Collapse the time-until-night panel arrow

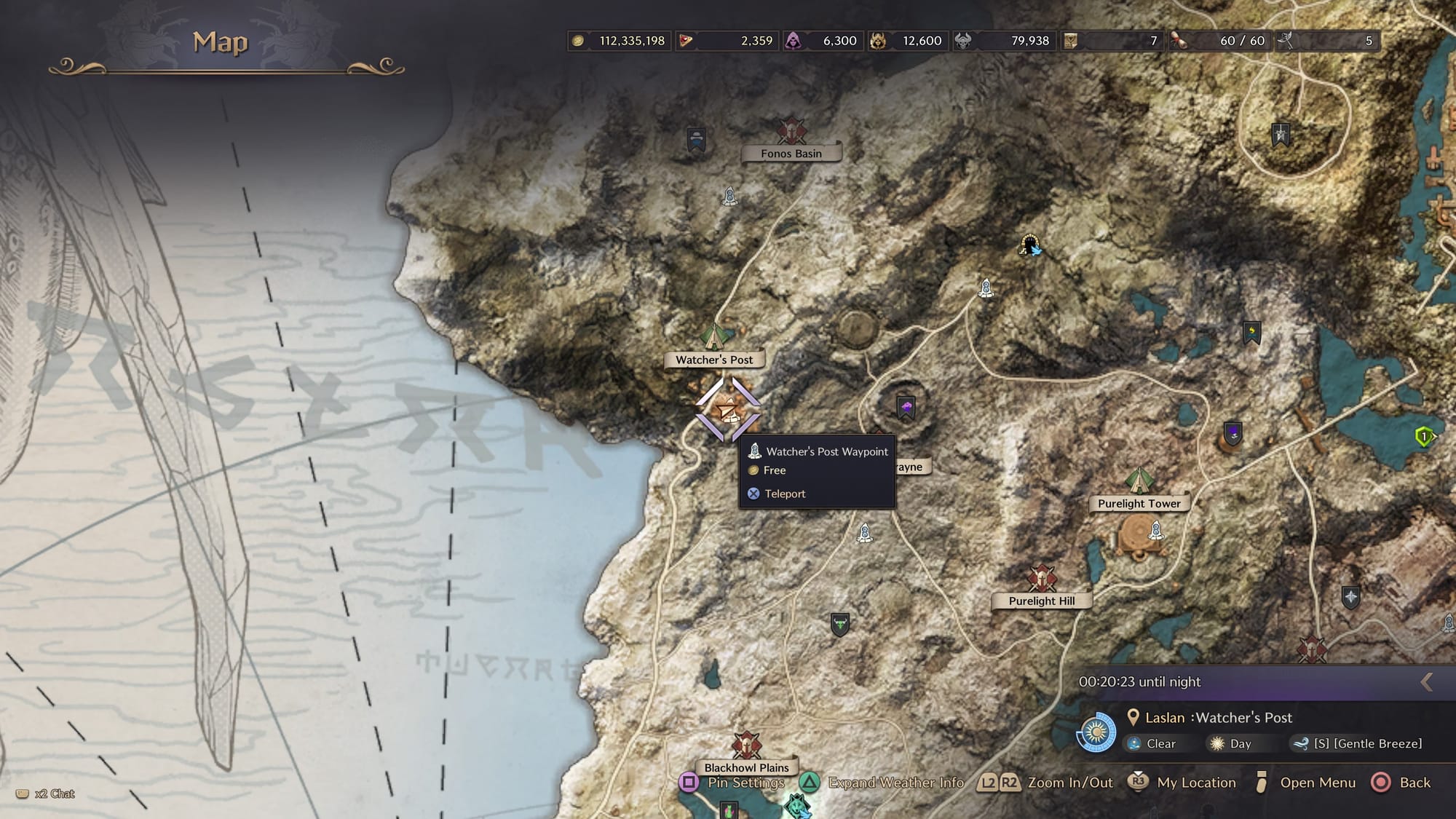[x=1427, y=681]
